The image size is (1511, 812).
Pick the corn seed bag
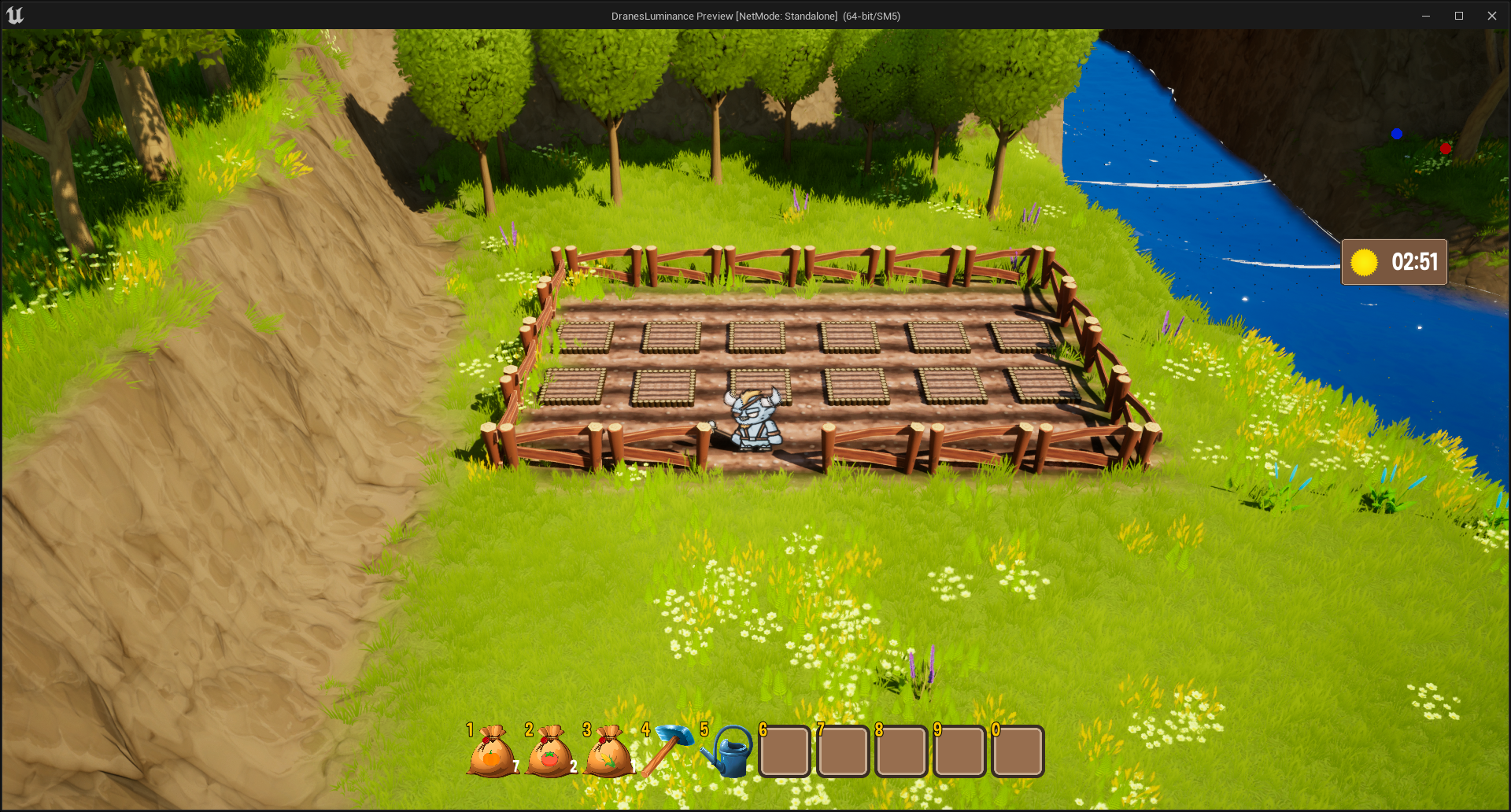coord(608,752)
